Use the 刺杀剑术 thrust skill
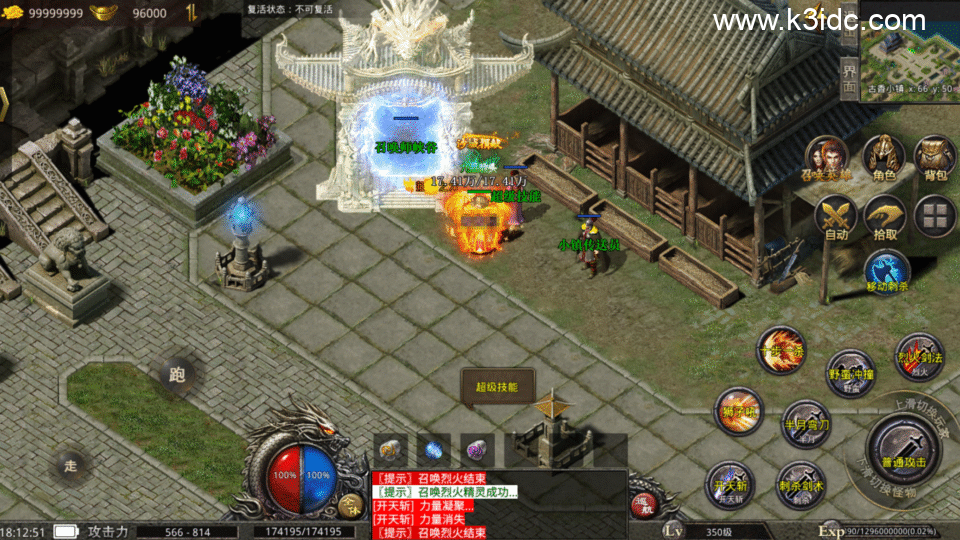 point(799,484)
